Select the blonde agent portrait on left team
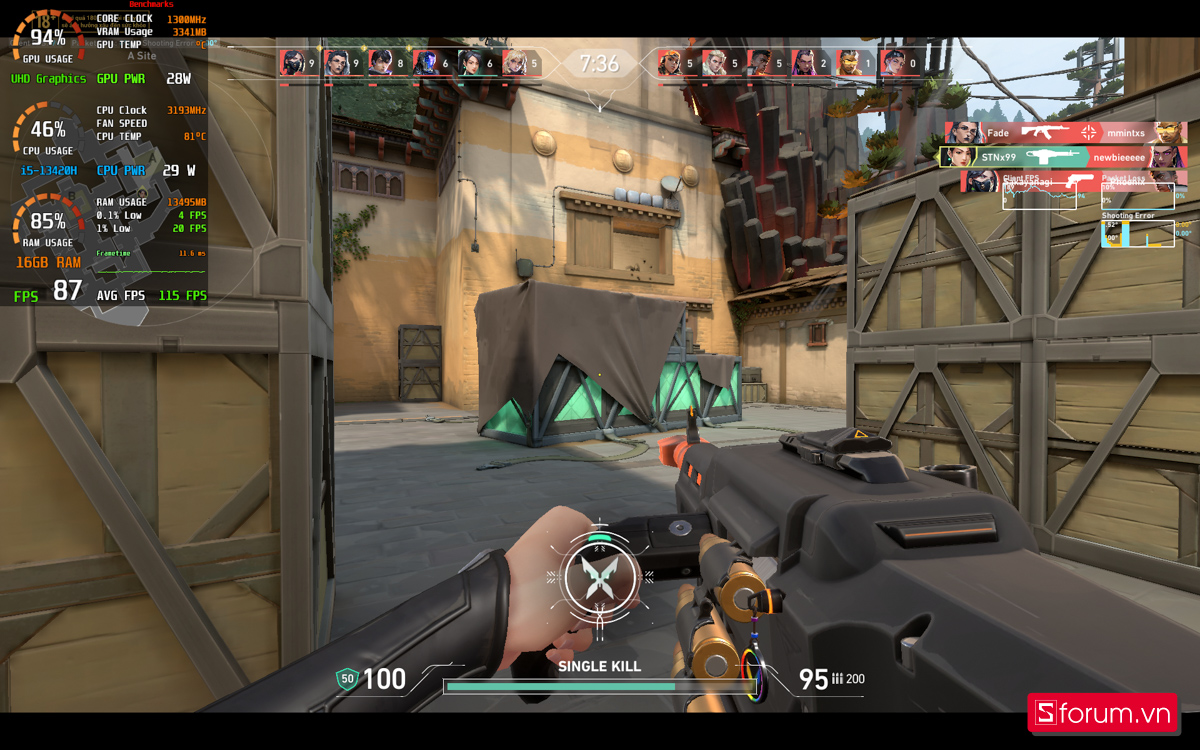 coord(514,63)
